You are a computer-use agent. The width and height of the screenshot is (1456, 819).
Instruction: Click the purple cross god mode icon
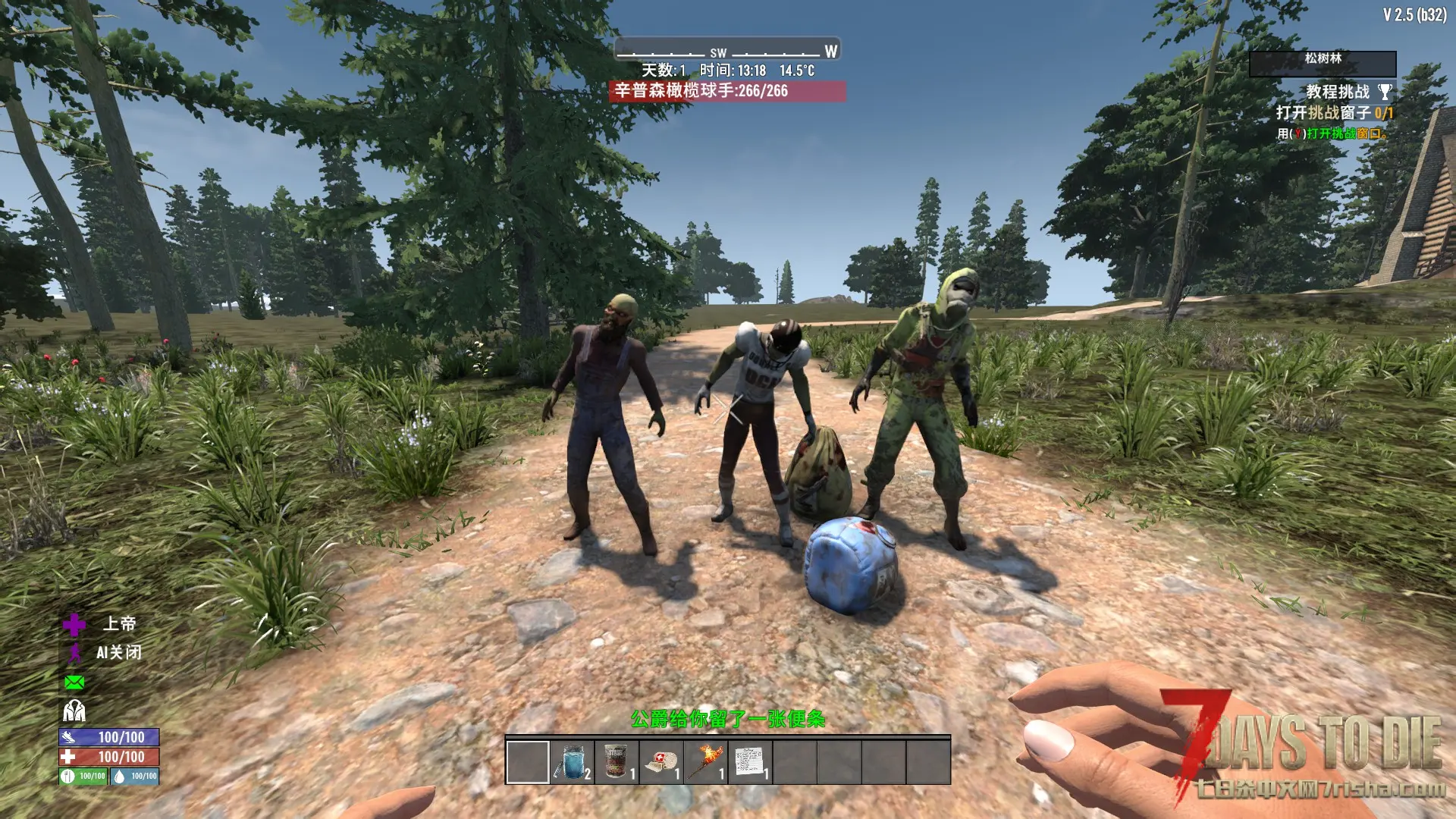click(74, 624)
